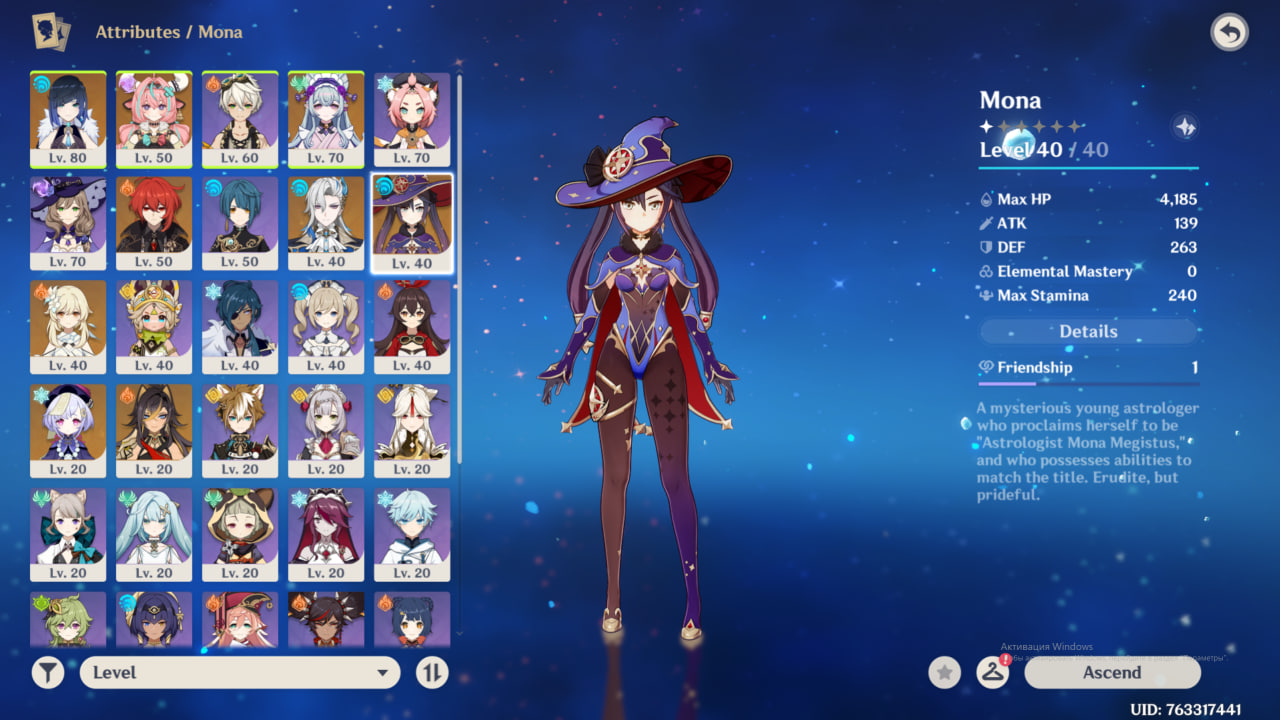
Task: Select Lisa's portrait with the witch hat
Action: (68, 223)
